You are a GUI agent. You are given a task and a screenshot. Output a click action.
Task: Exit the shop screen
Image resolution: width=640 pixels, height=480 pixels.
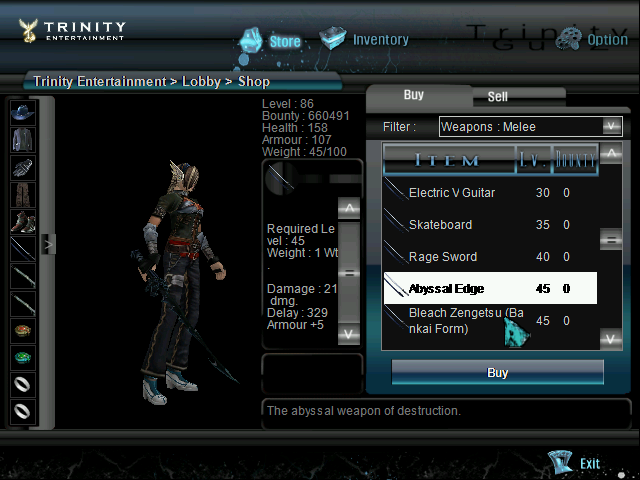tap(577, 463)
